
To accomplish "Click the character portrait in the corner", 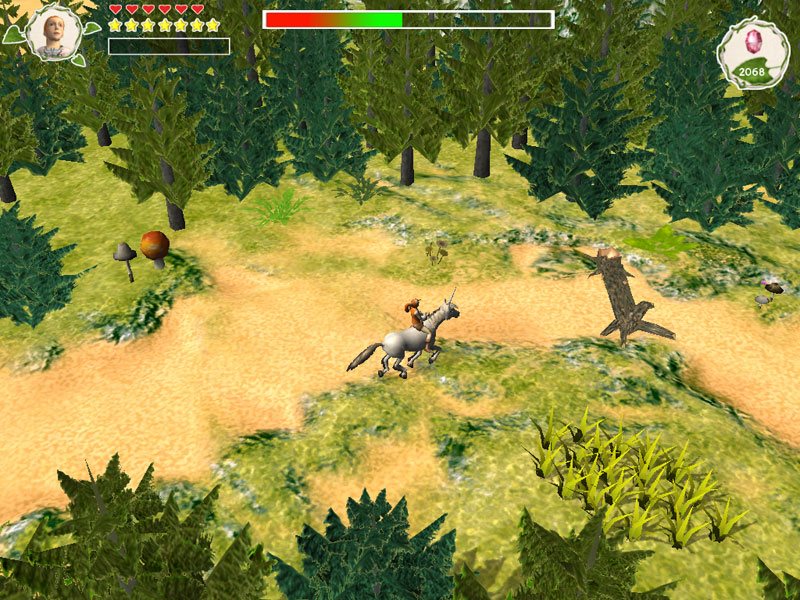I will tap(53, 32).
